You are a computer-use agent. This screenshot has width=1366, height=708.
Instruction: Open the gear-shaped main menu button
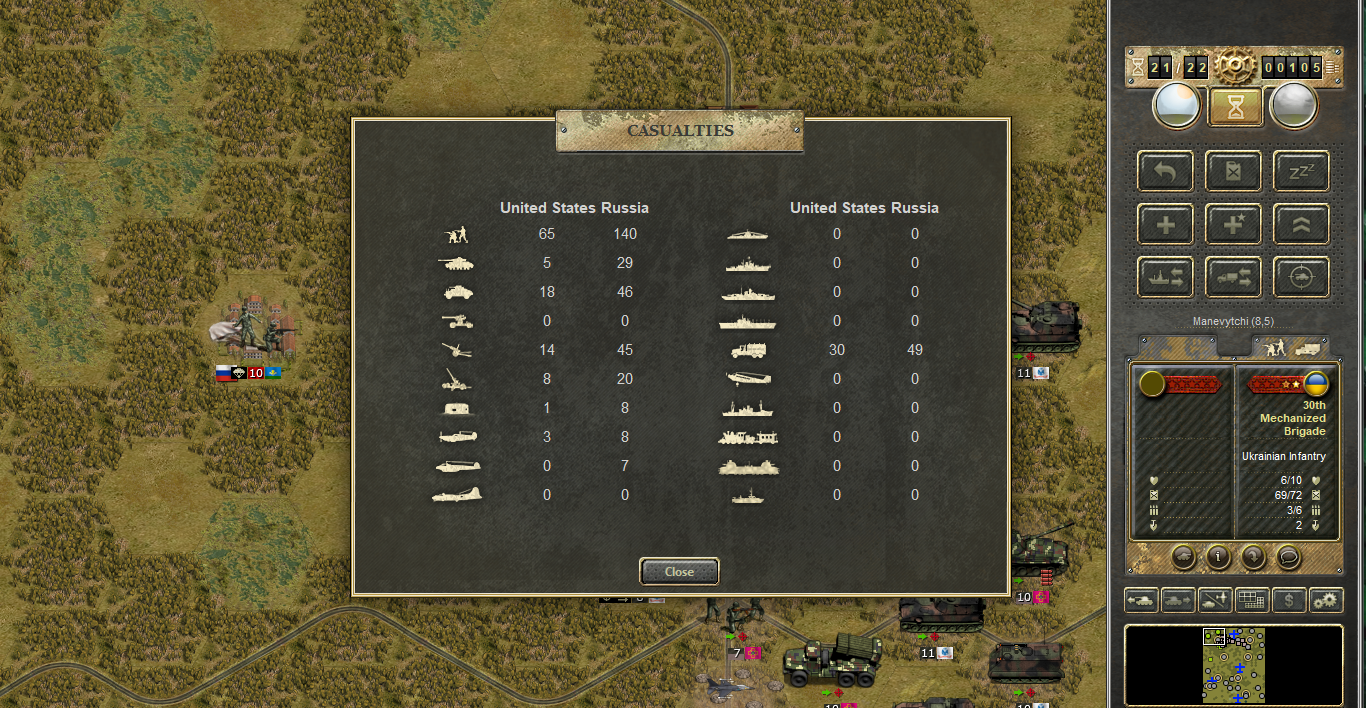click(1235, 67)
